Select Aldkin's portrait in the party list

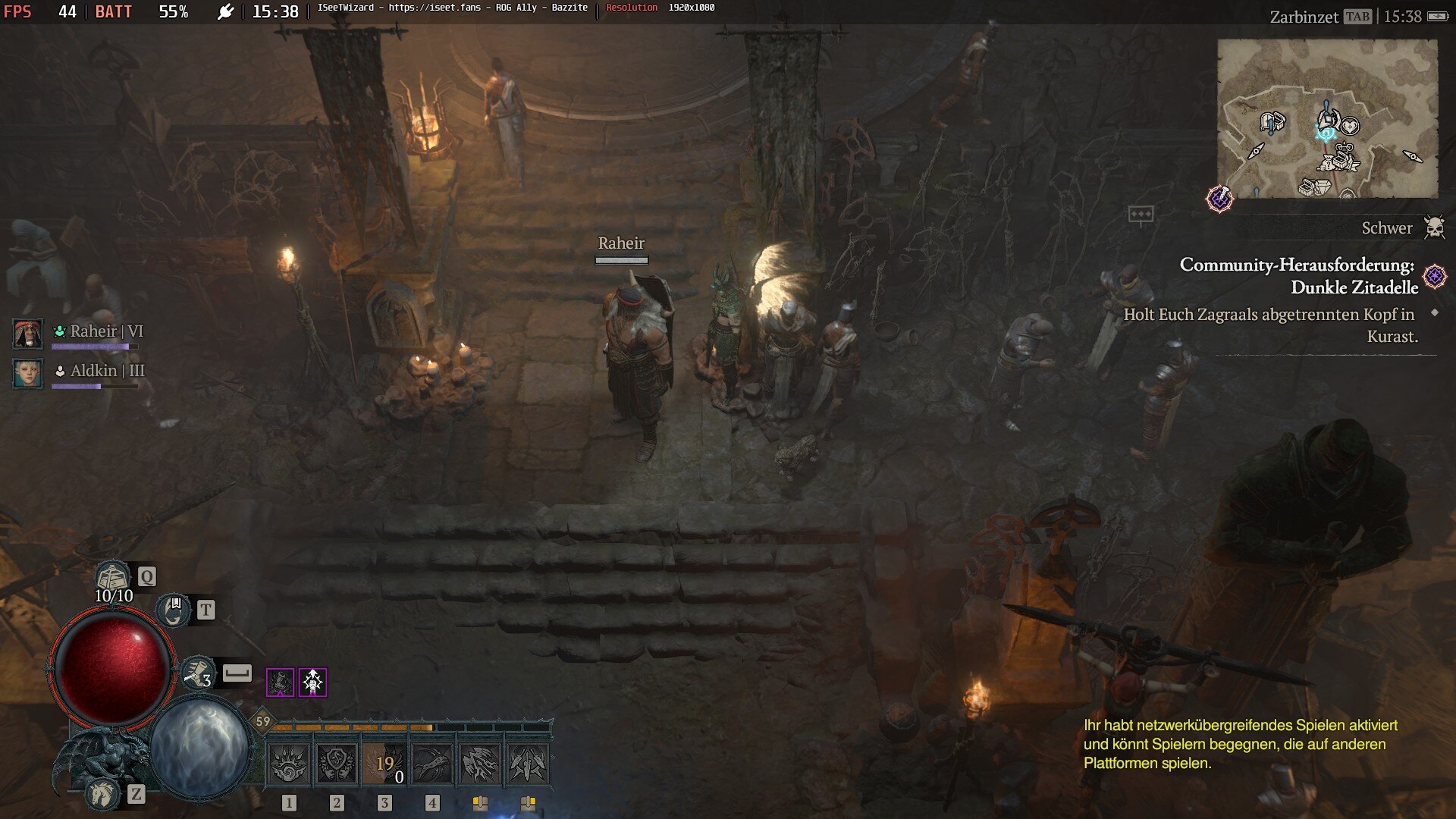28,373
